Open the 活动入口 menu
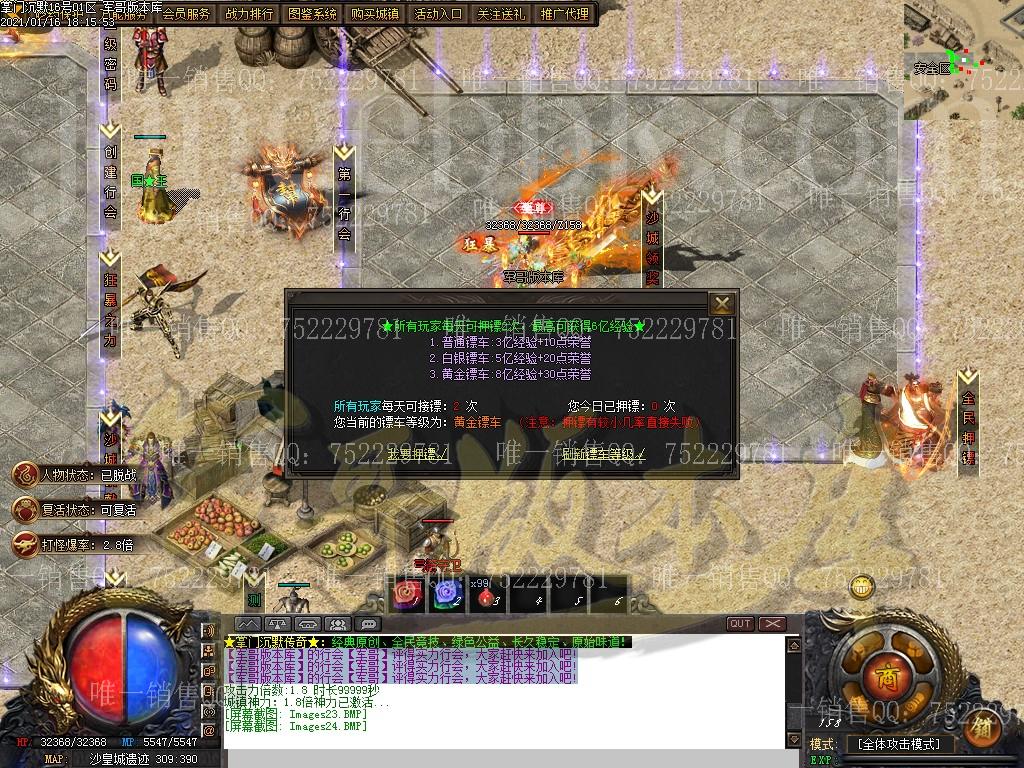The width and height of the screenshot is (1024, 768). (438, 14)
